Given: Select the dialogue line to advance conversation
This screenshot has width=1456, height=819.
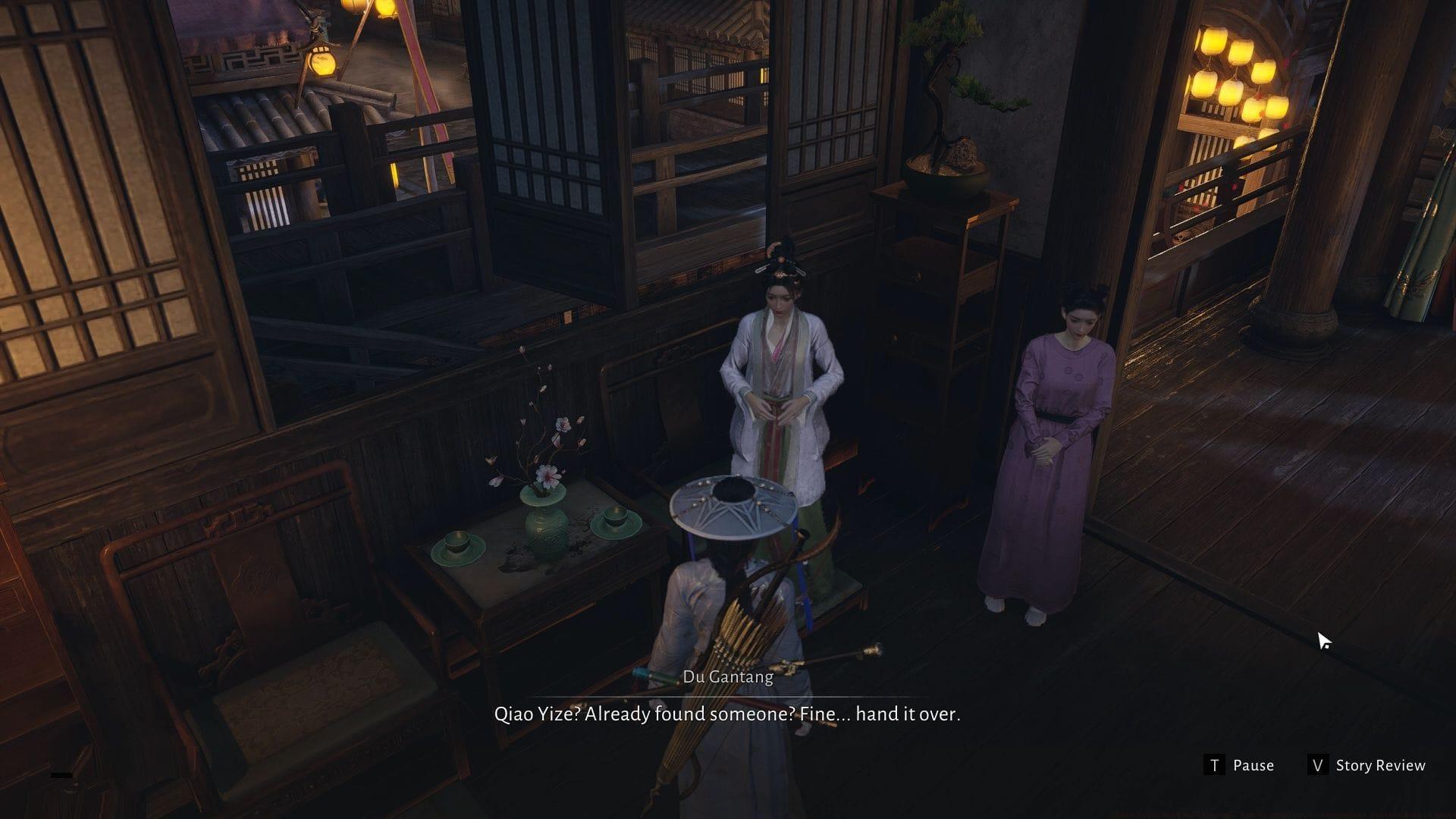Looking at the screenshot, I should [x=728, y=714].
